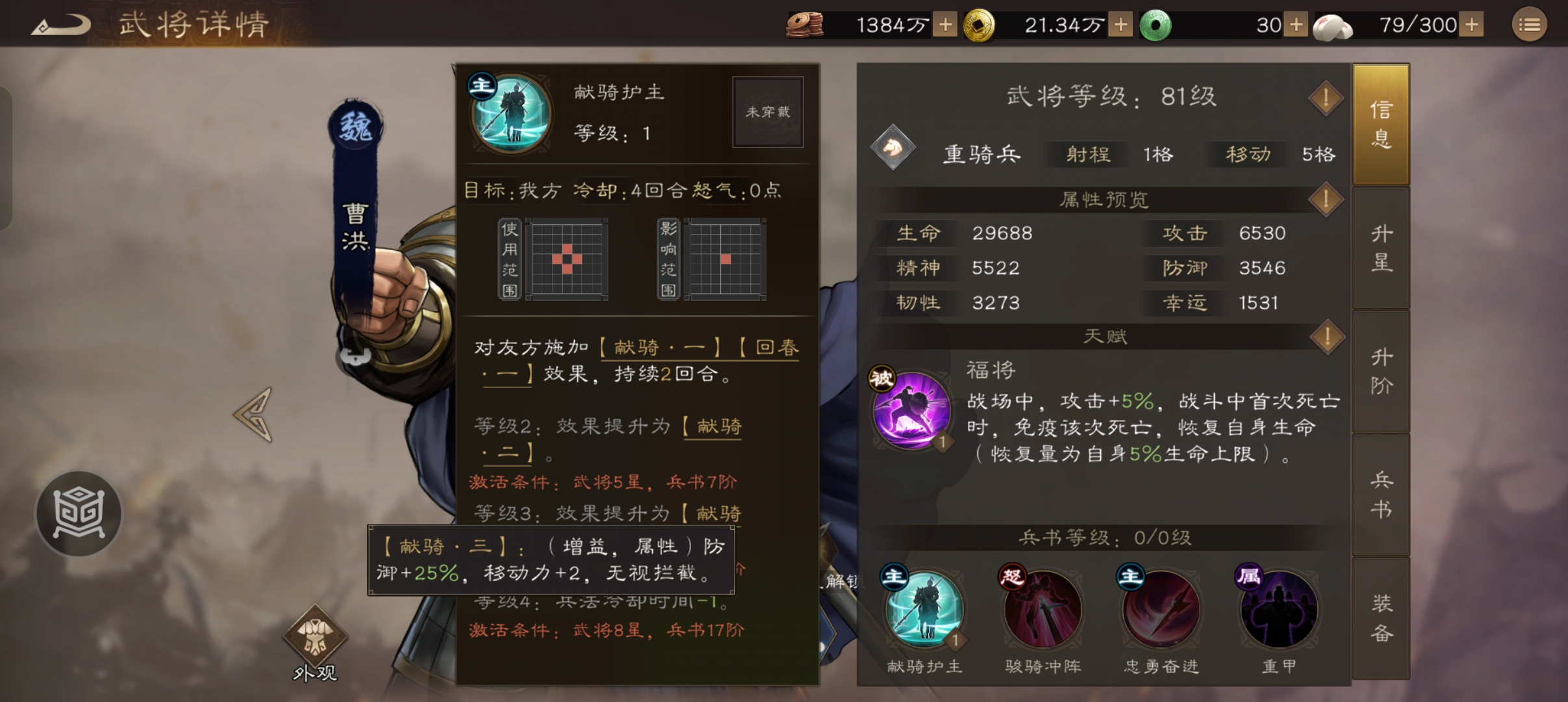
Task: Click the 献骑护主 portrait in detail panel
Action: click(x=511, y=114)
